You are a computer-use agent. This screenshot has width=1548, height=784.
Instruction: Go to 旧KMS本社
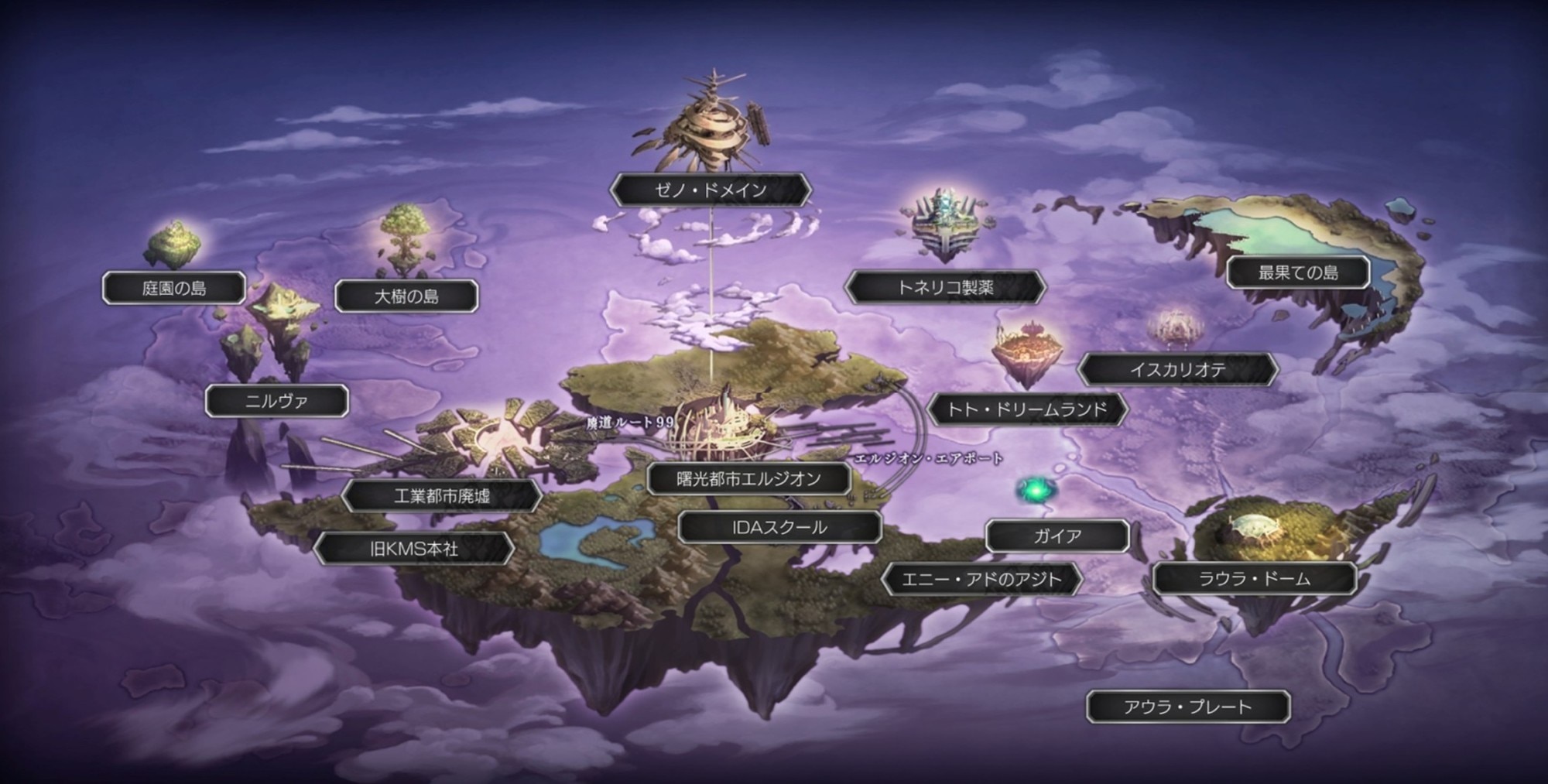(x=413, y=549)
